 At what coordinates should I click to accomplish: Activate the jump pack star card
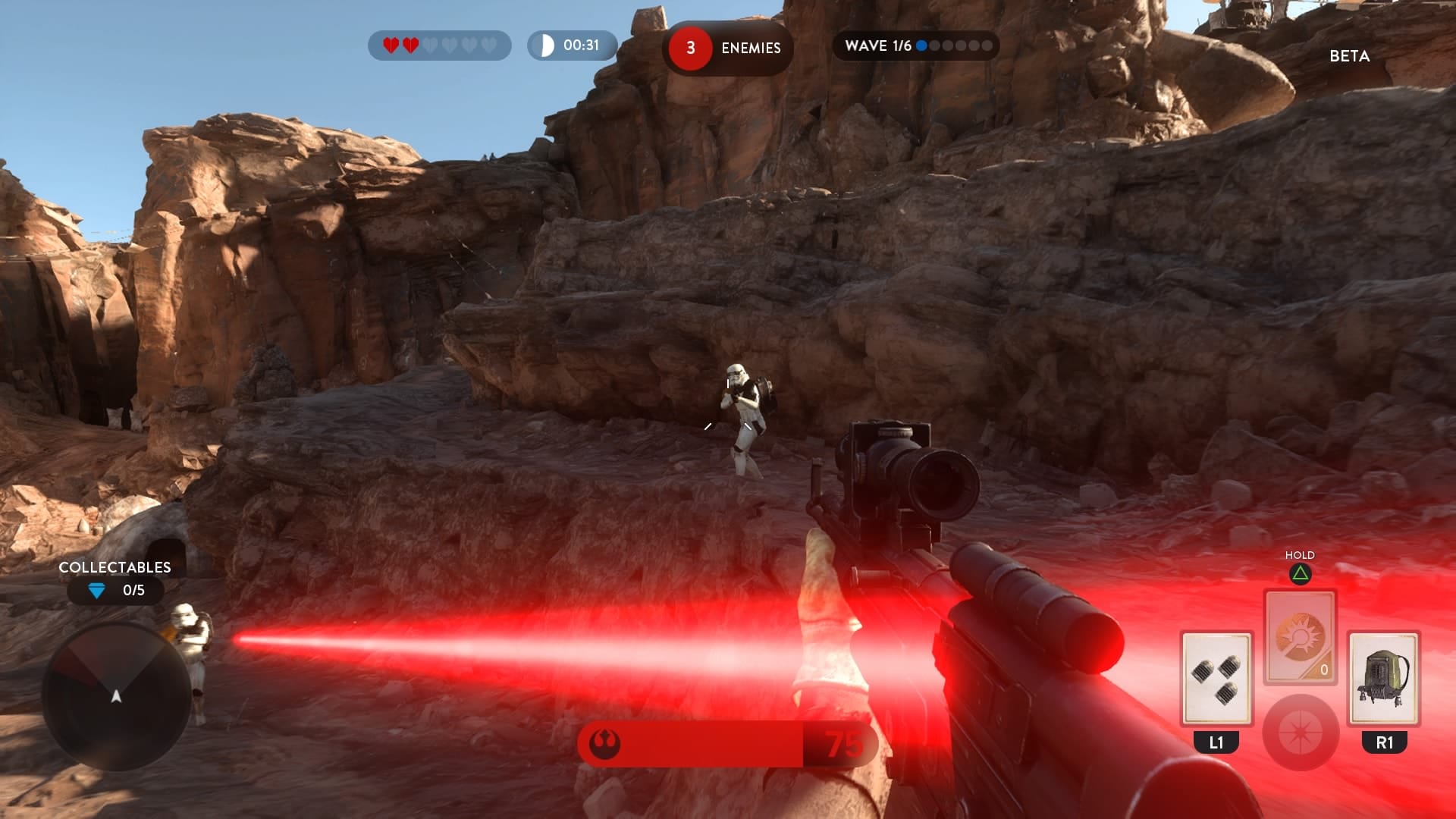(x=1383, y=677)
